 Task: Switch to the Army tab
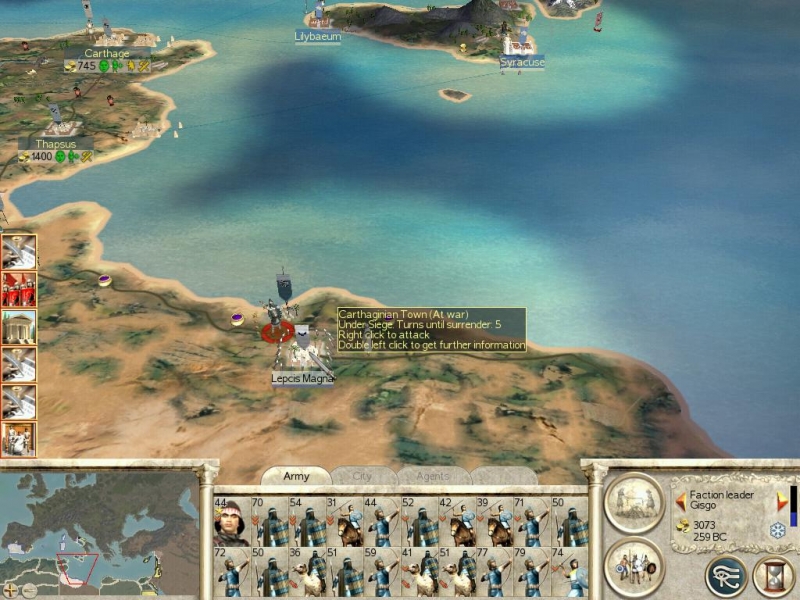pos(296,477)
